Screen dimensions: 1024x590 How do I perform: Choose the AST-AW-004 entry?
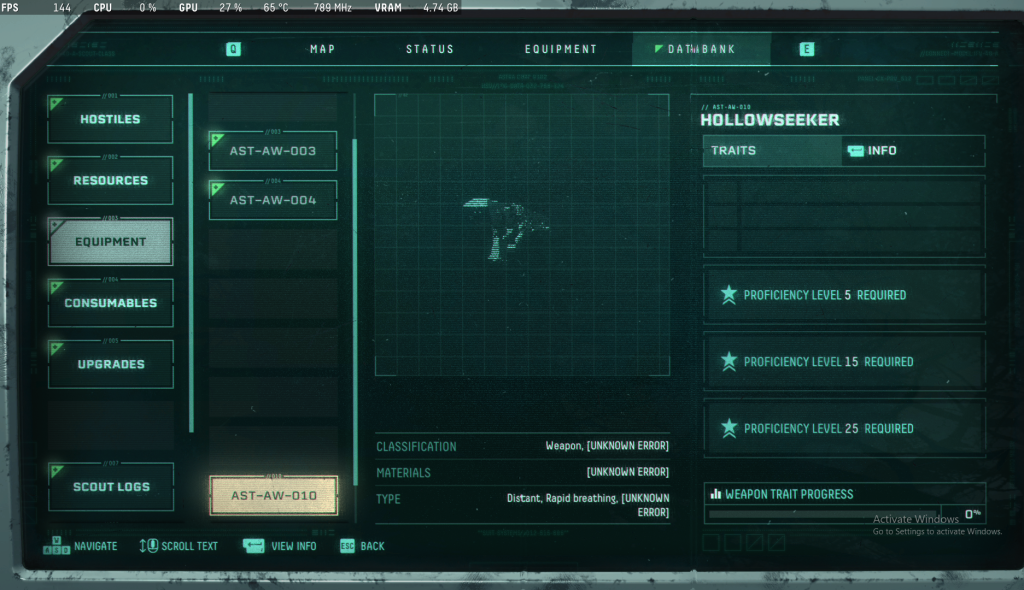273,200
